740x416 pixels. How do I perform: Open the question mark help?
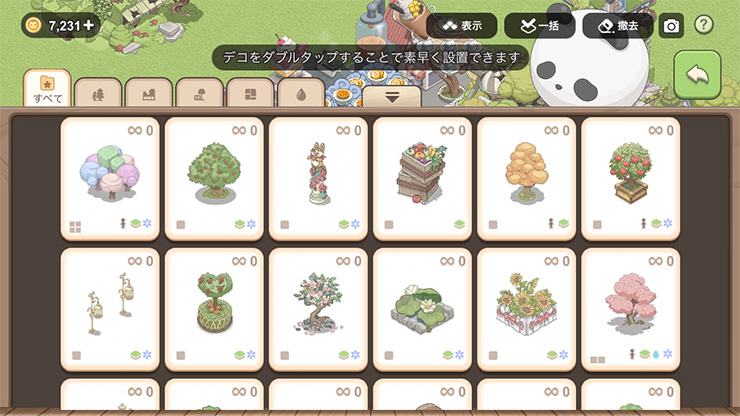(x=704, y=25)
